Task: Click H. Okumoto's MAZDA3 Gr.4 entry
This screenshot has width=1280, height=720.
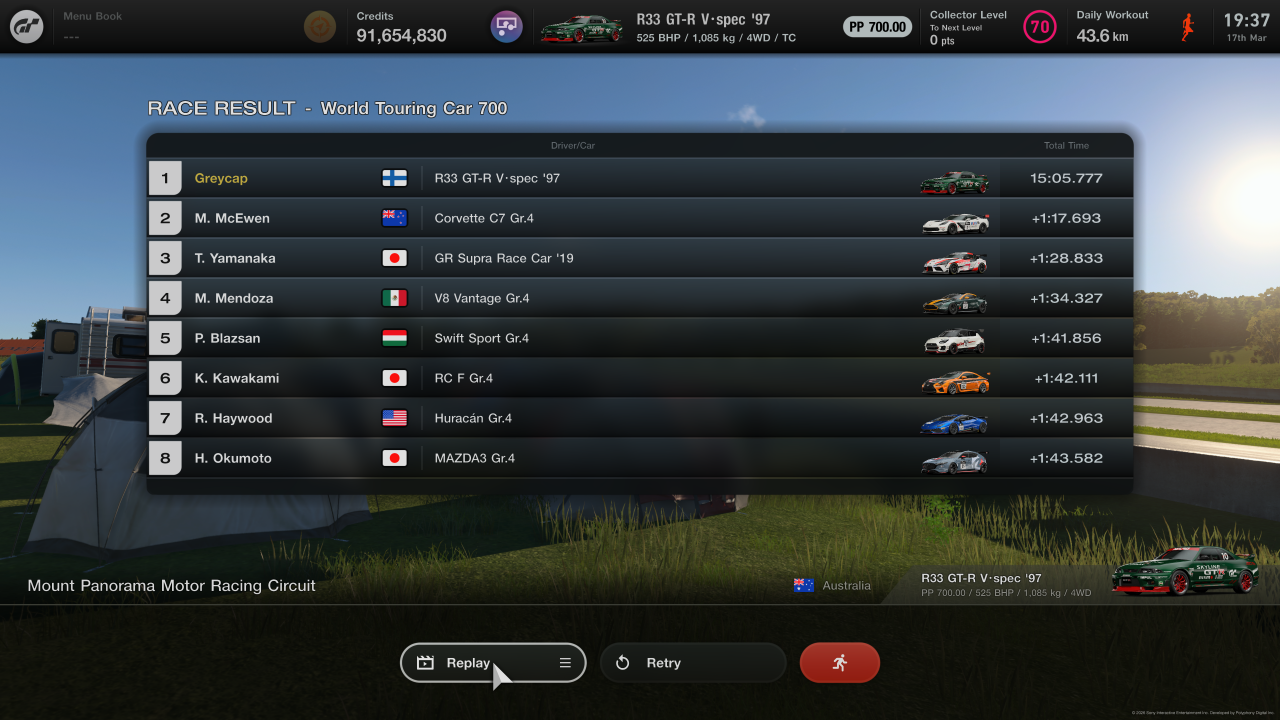Action: [640, 457]
